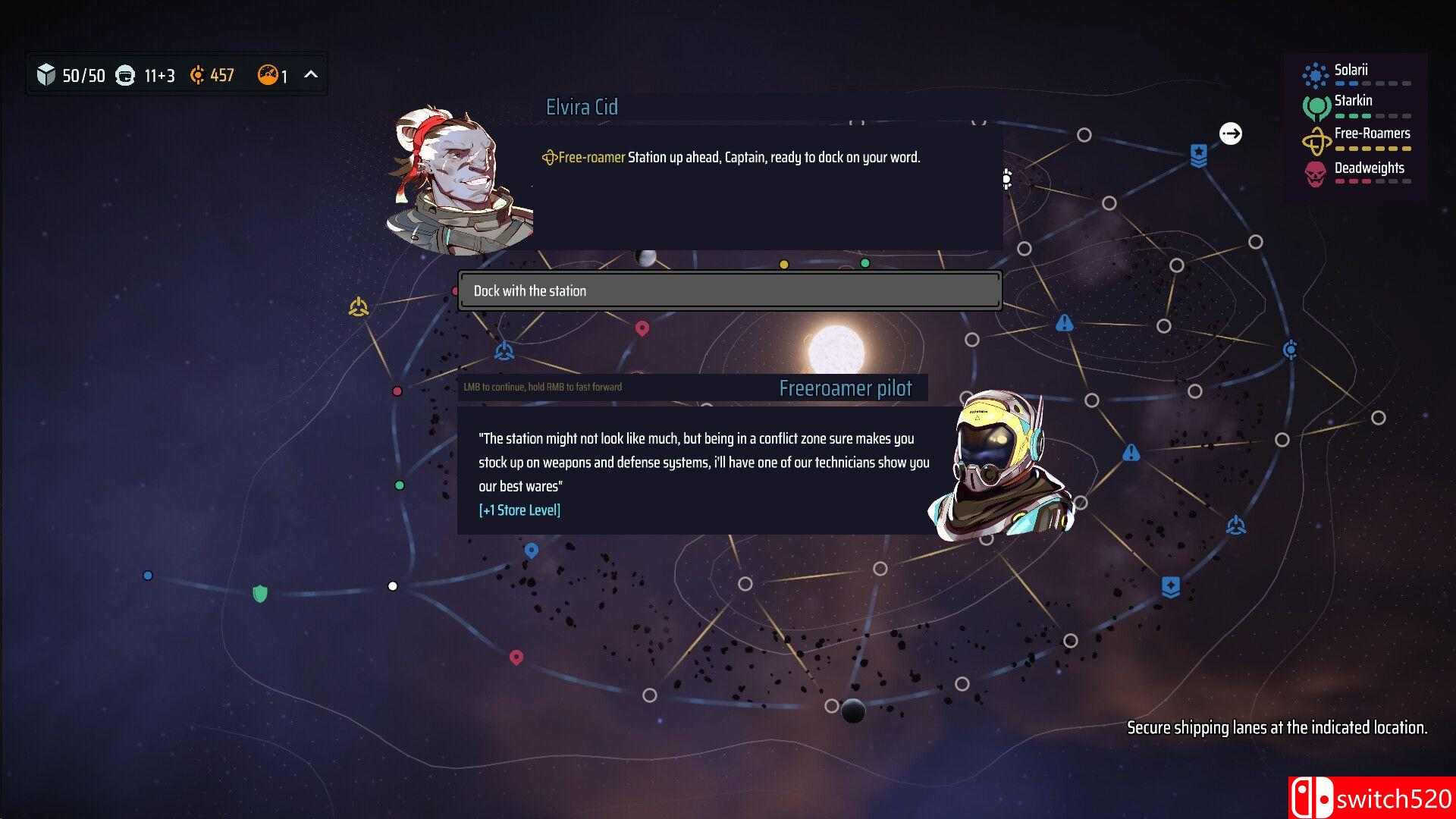Select the crew helmet icon labeled 11+3

pos(124,75)
